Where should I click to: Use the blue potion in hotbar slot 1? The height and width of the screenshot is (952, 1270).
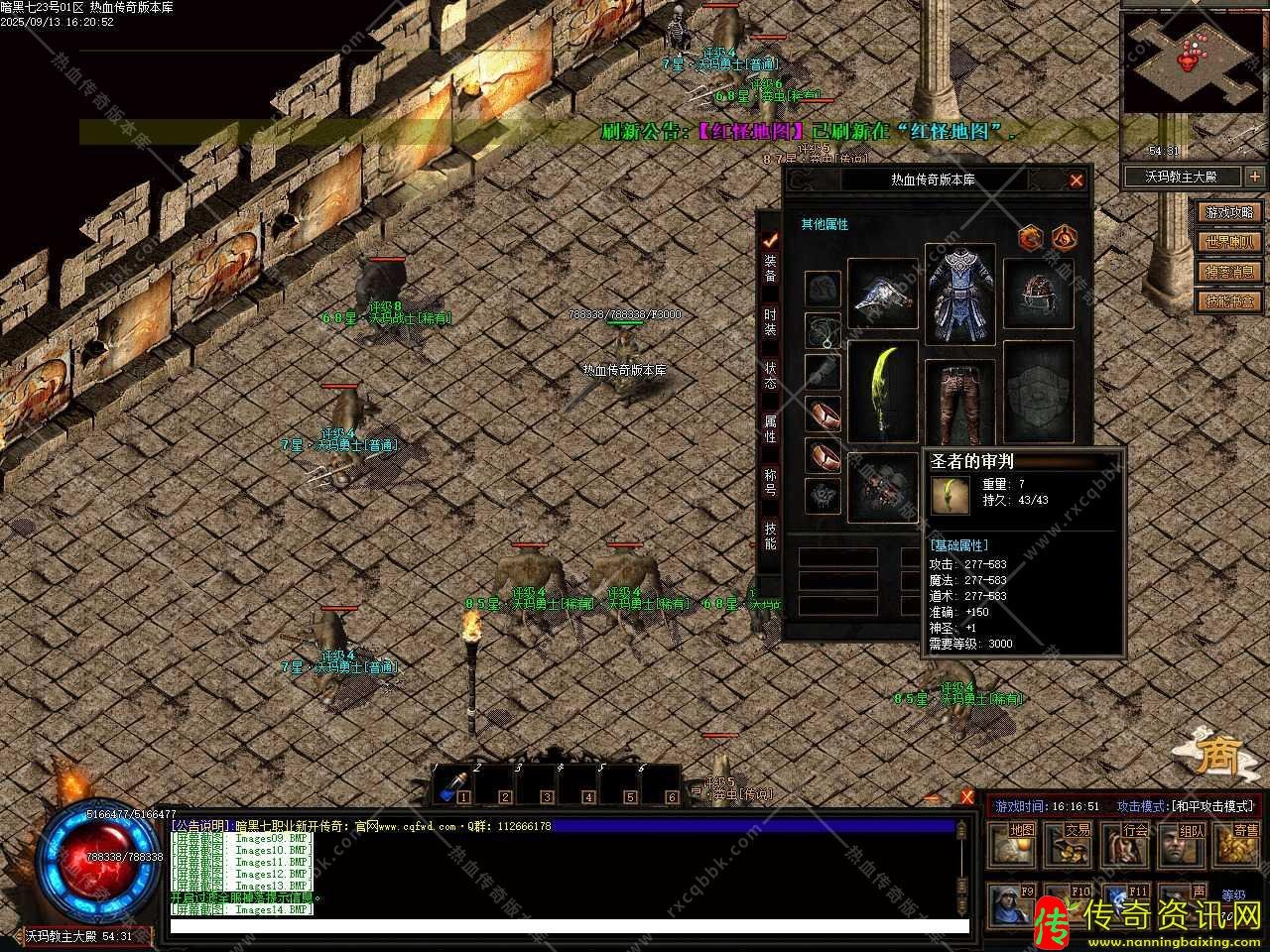pos(451,784)
